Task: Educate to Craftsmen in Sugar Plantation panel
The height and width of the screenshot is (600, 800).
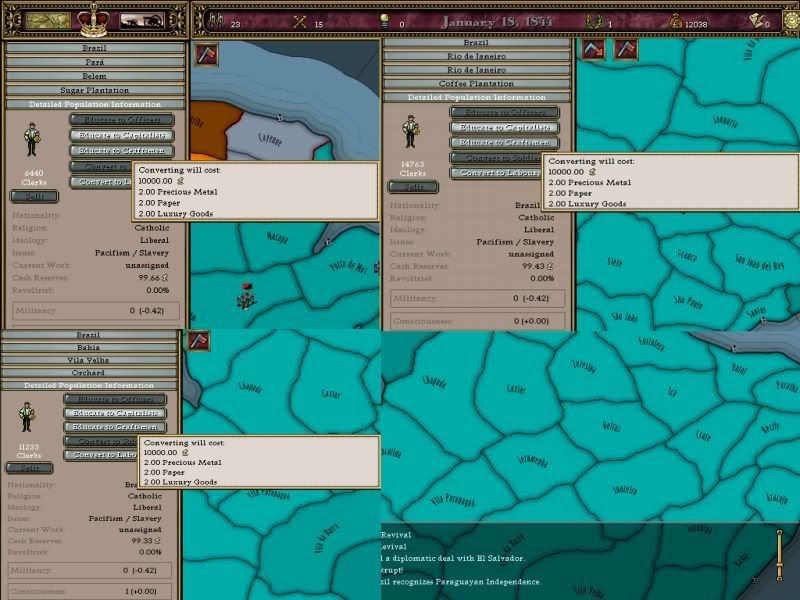Action: tap(122, 151)
